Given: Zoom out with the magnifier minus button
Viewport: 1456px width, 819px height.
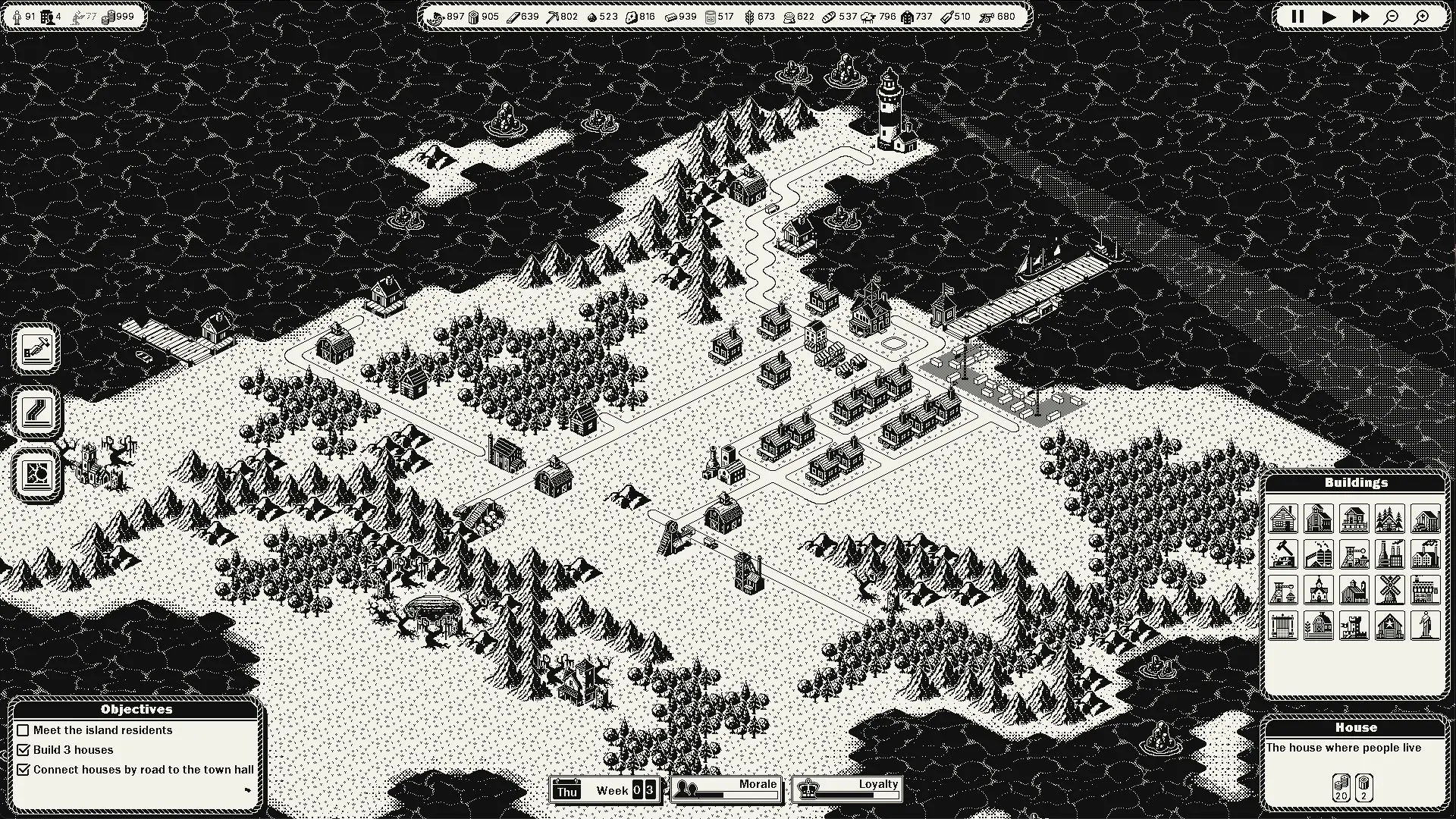Looking at the screenshot, I should click(x=1391, y=17).
